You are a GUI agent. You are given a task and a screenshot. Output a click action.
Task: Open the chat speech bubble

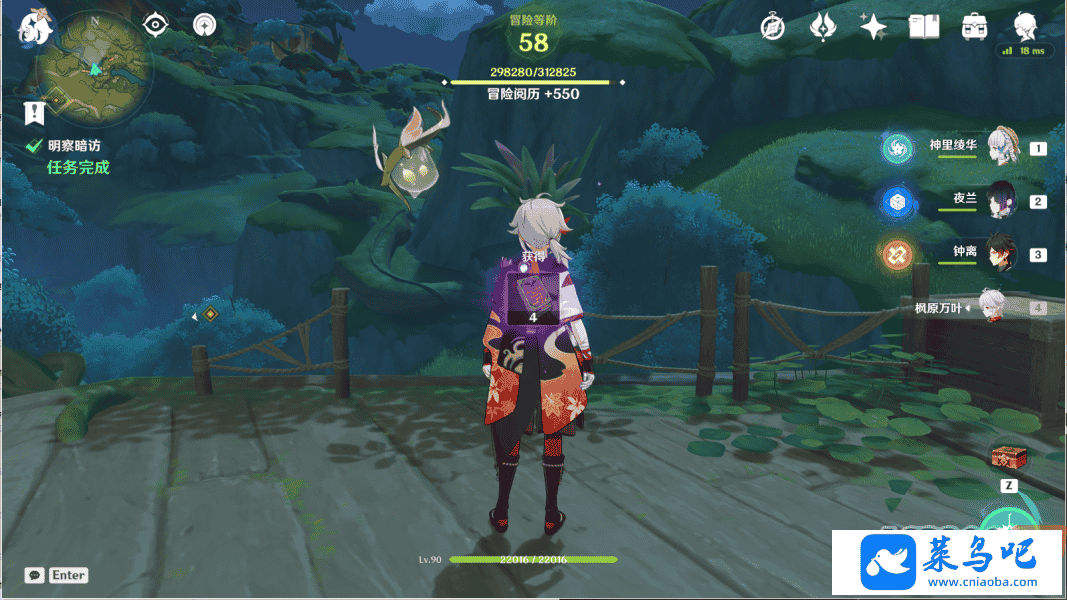35,575
